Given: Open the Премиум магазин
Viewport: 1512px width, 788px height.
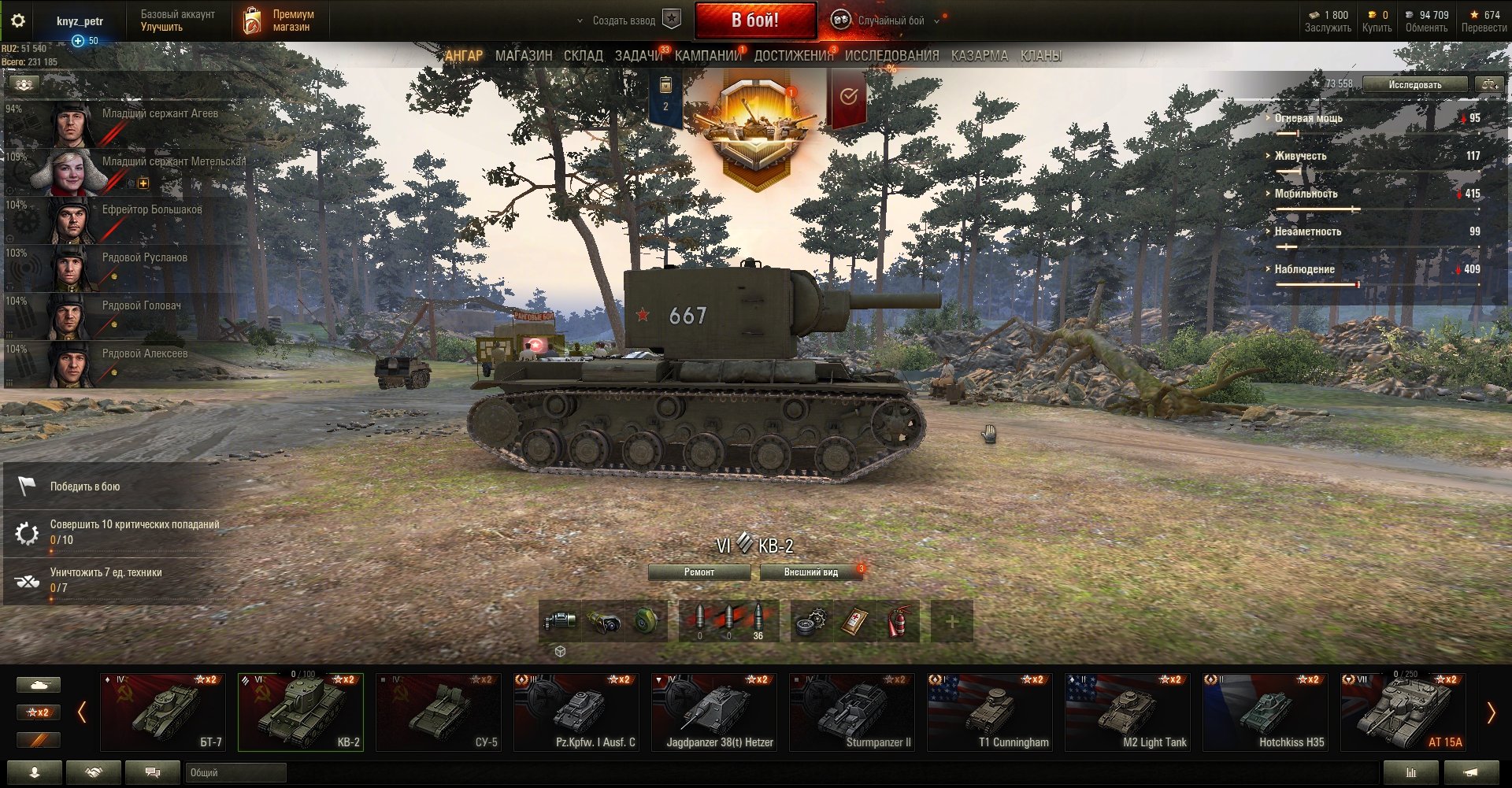Looking at the screenshot, I should 280,20.
